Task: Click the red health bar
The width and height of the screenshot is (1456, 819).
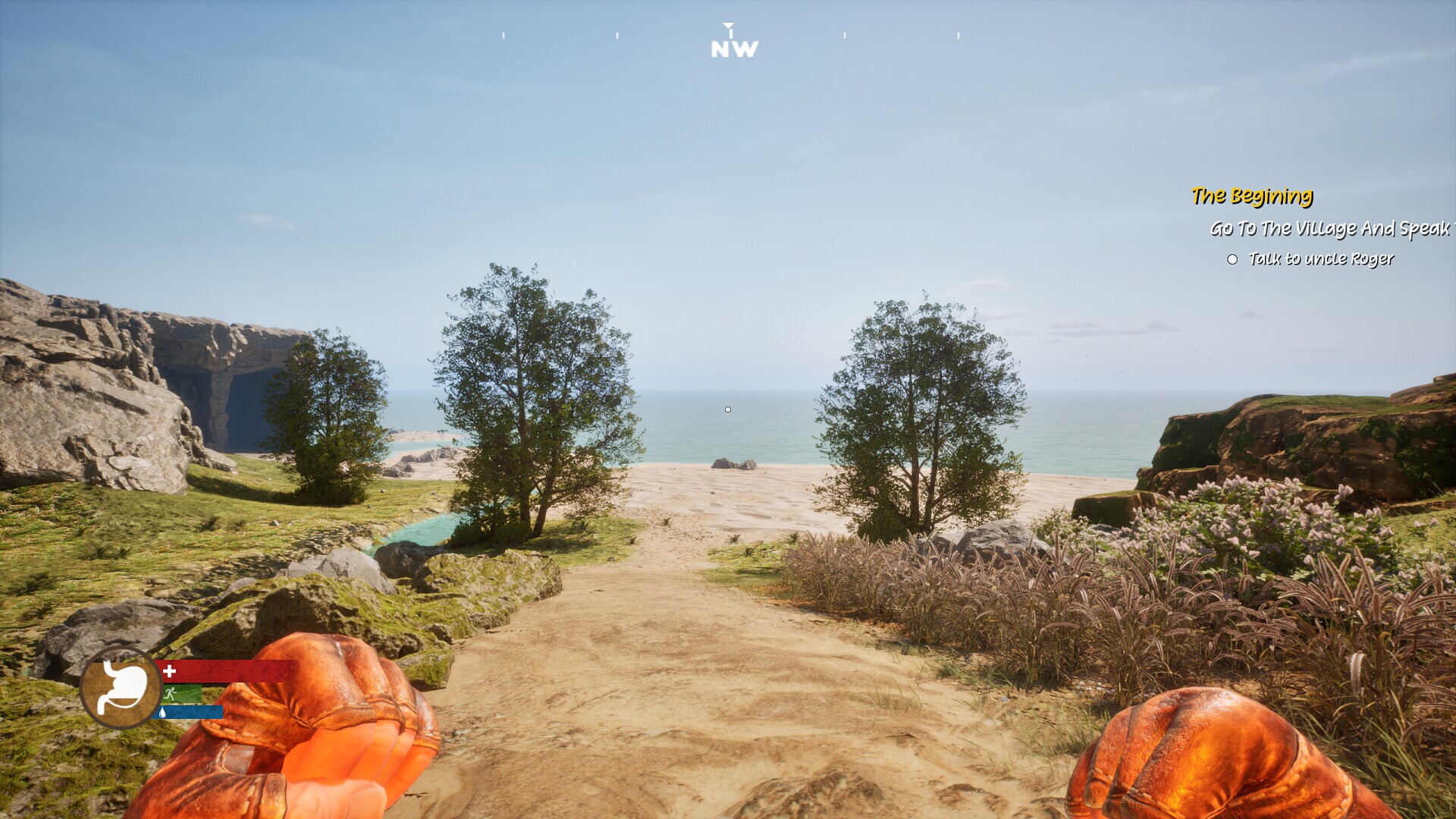Action: [227, 671]
